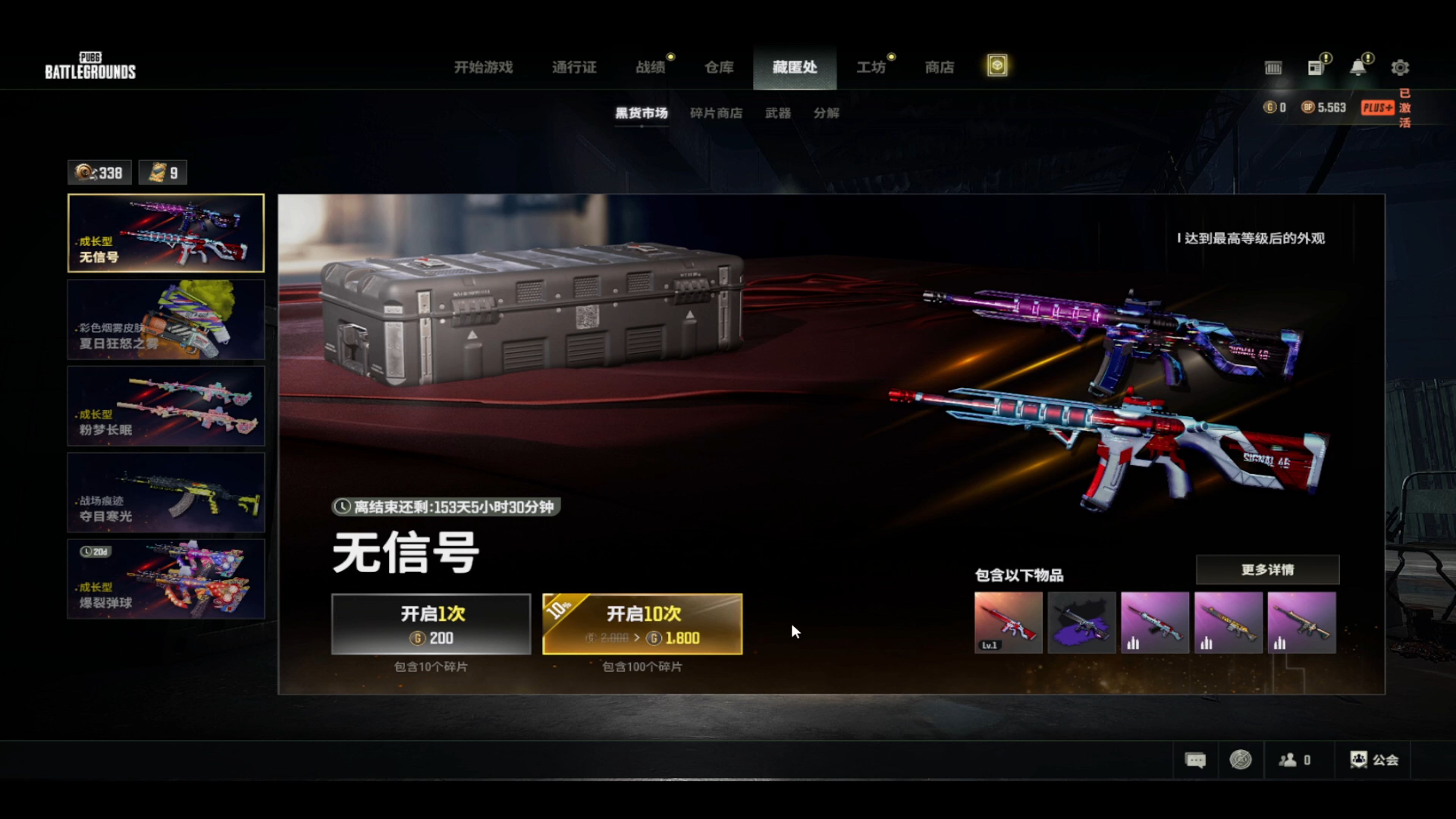Go to the 仓库 tab

(x=719, y=67)
